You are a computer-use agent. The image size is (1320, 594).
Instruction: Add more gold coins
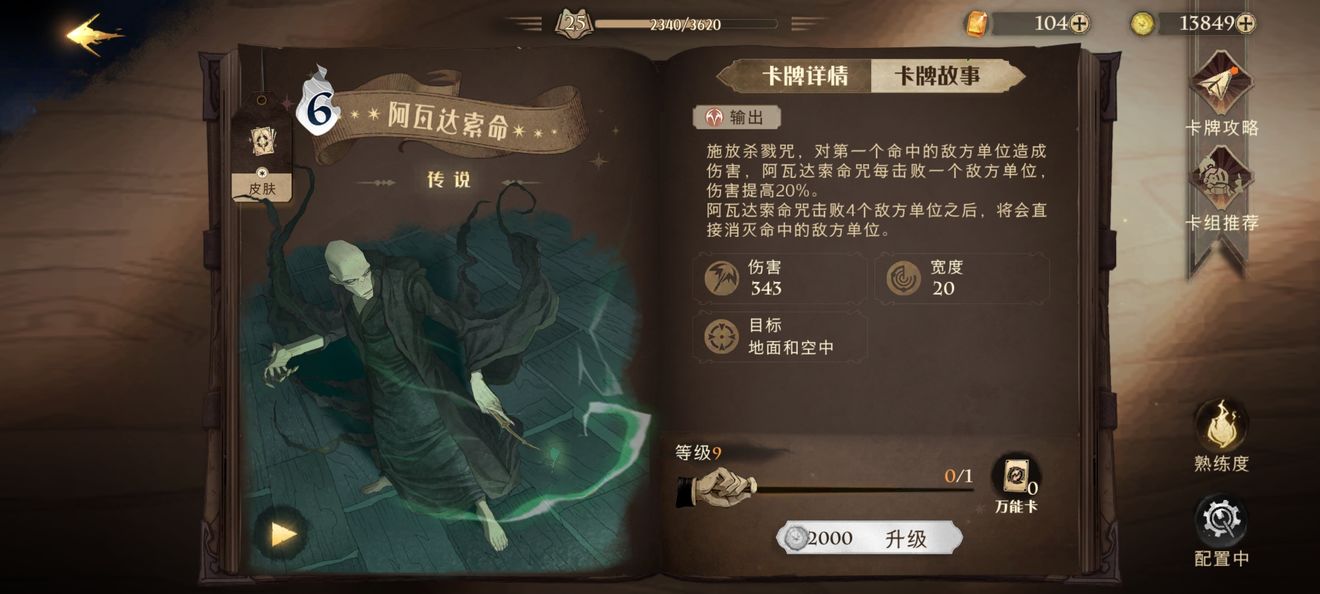point(1245,24)
